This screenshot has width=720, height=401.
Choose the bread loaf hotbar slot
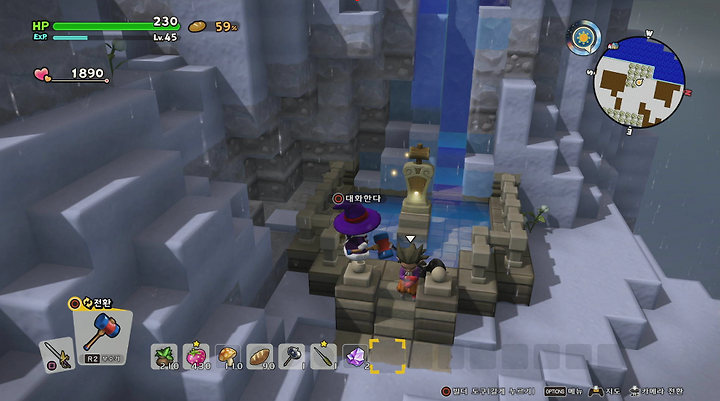(259, 356)
